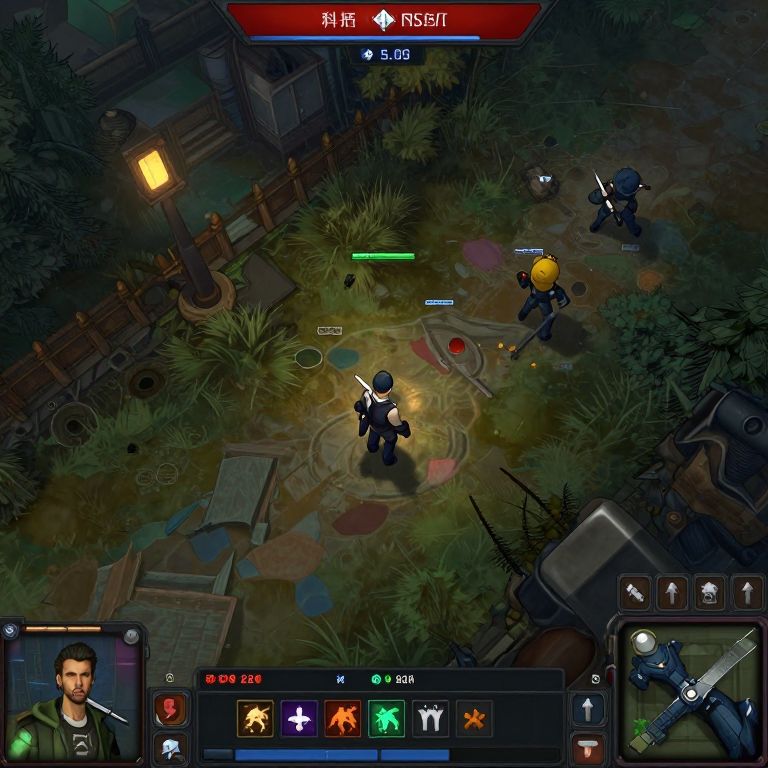Select the white helmet icon beside the portrait
The image size is (768, 768).
(169, 747)
